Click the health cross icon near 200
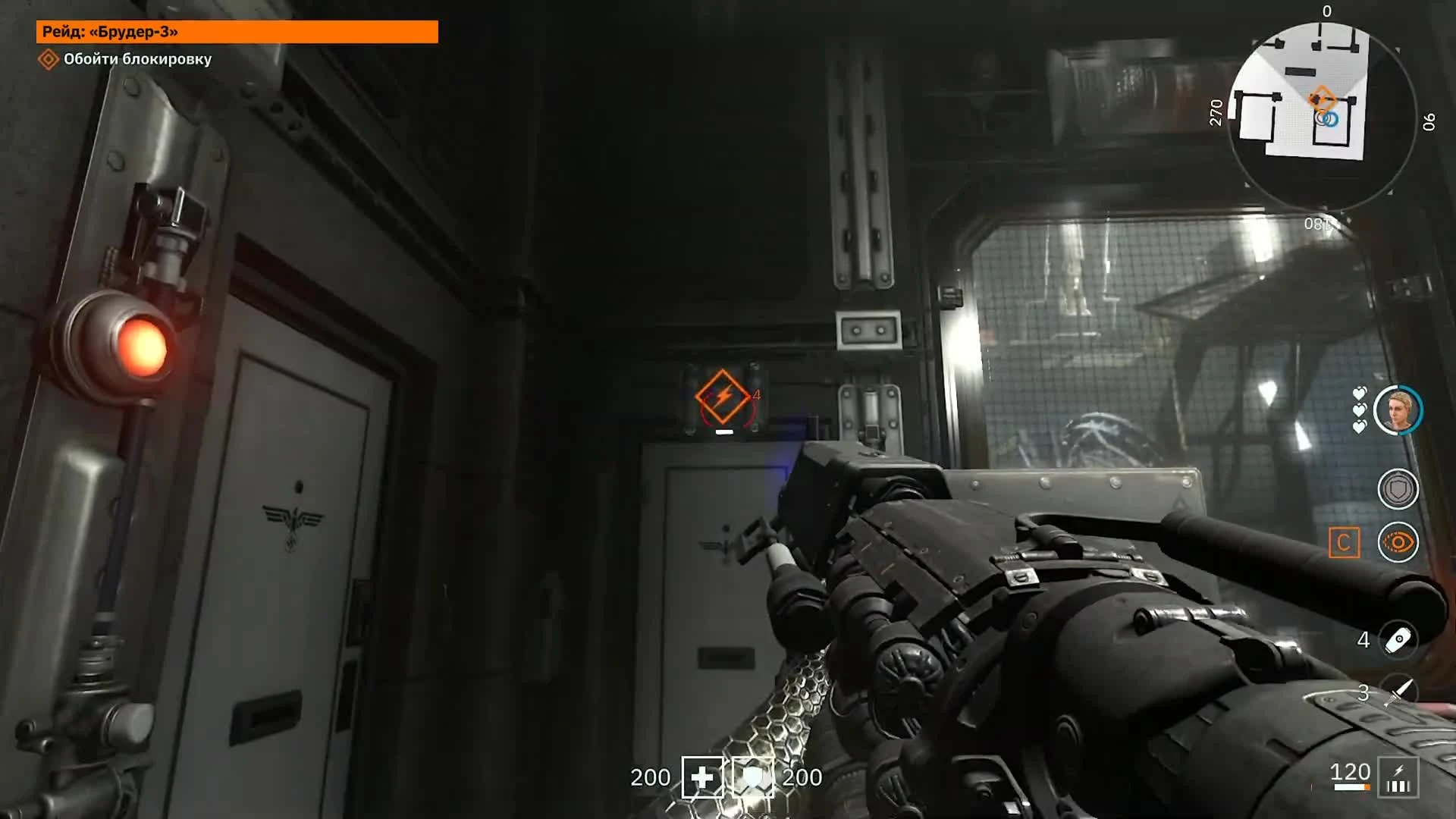Screen dimensions: 1456x819 [x=704, y=777]
